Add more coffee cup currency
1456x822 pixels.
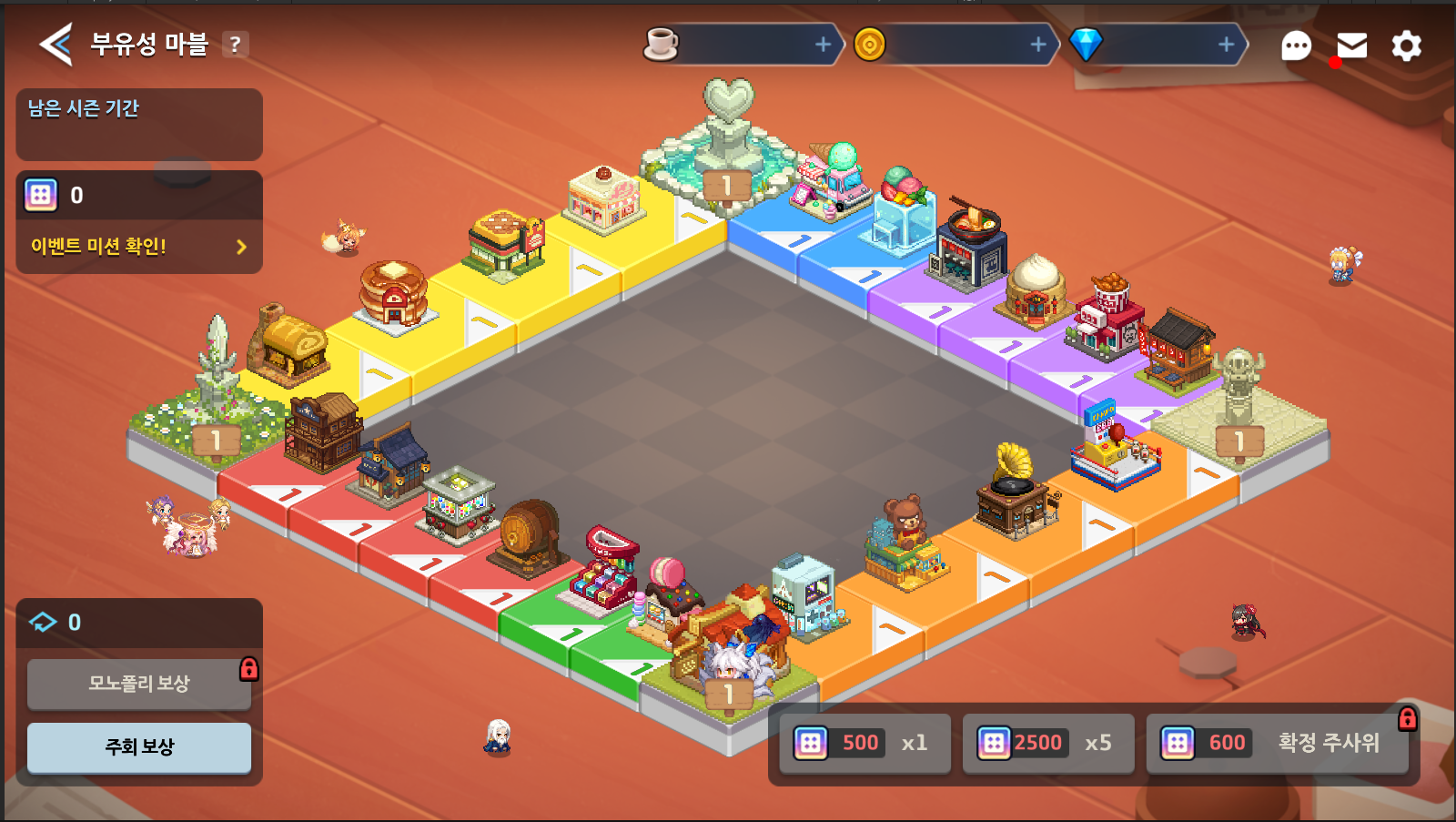pos(823,45)
